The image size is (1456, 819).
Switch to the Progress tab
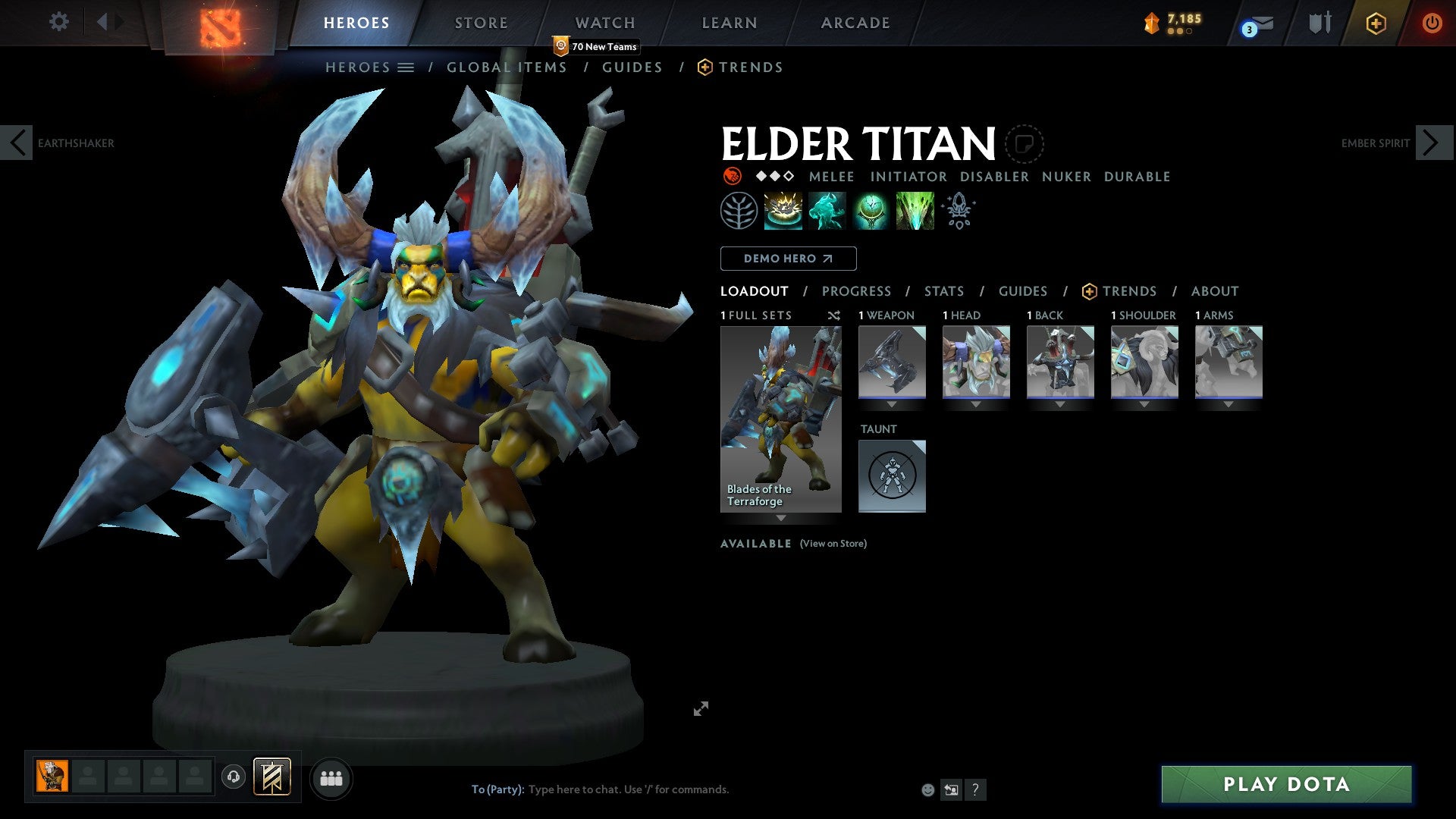pyautogui.click(x=857, y=290)
